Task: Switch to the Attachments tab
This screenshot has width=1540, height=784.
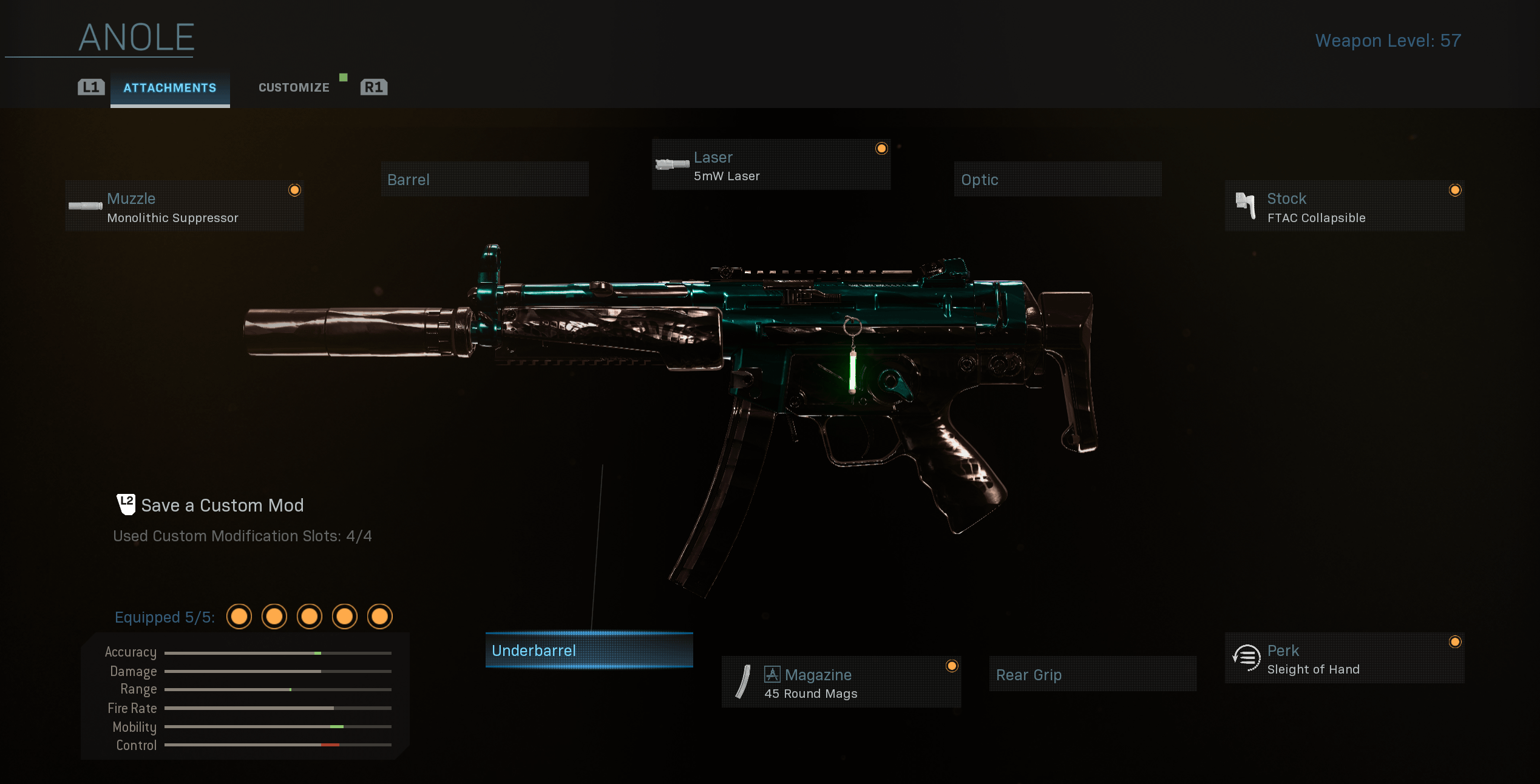Action: pyautogui.click(x=170, y=88)
